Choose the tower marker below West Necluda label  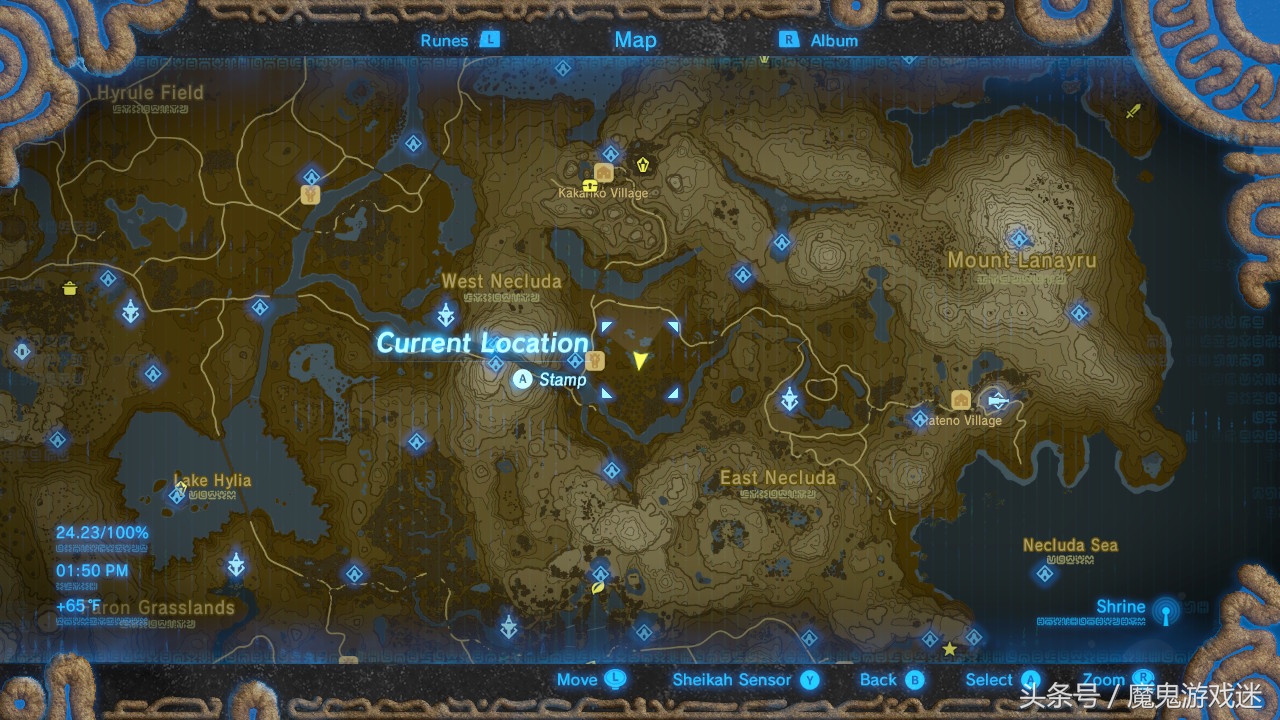(x=446, y=315)
